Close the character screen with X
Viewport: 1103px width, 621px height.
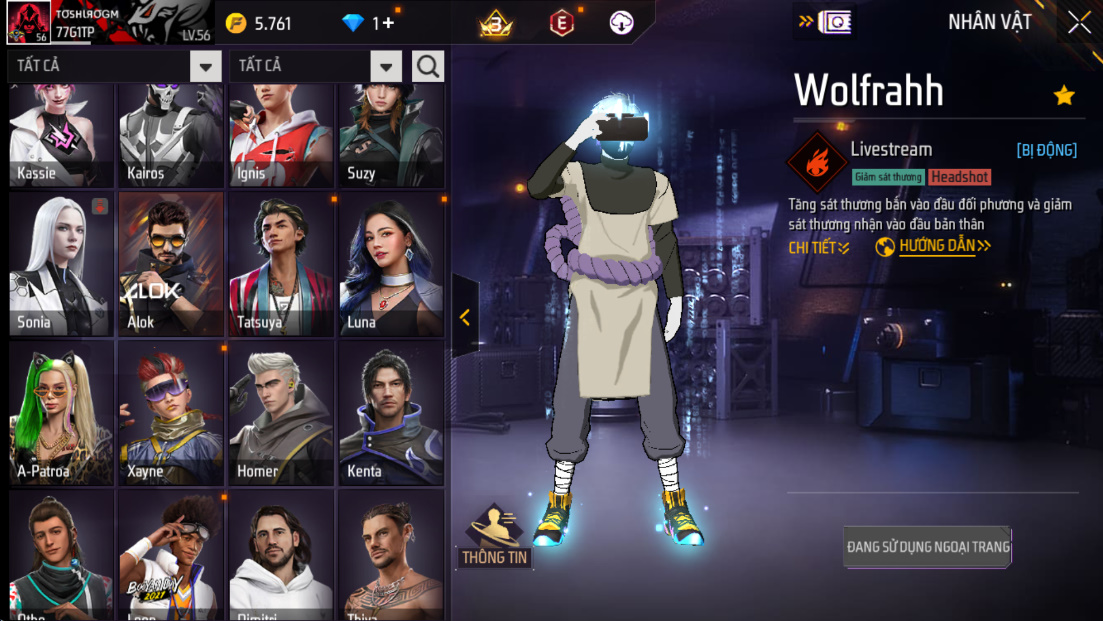coord(1079,22)
